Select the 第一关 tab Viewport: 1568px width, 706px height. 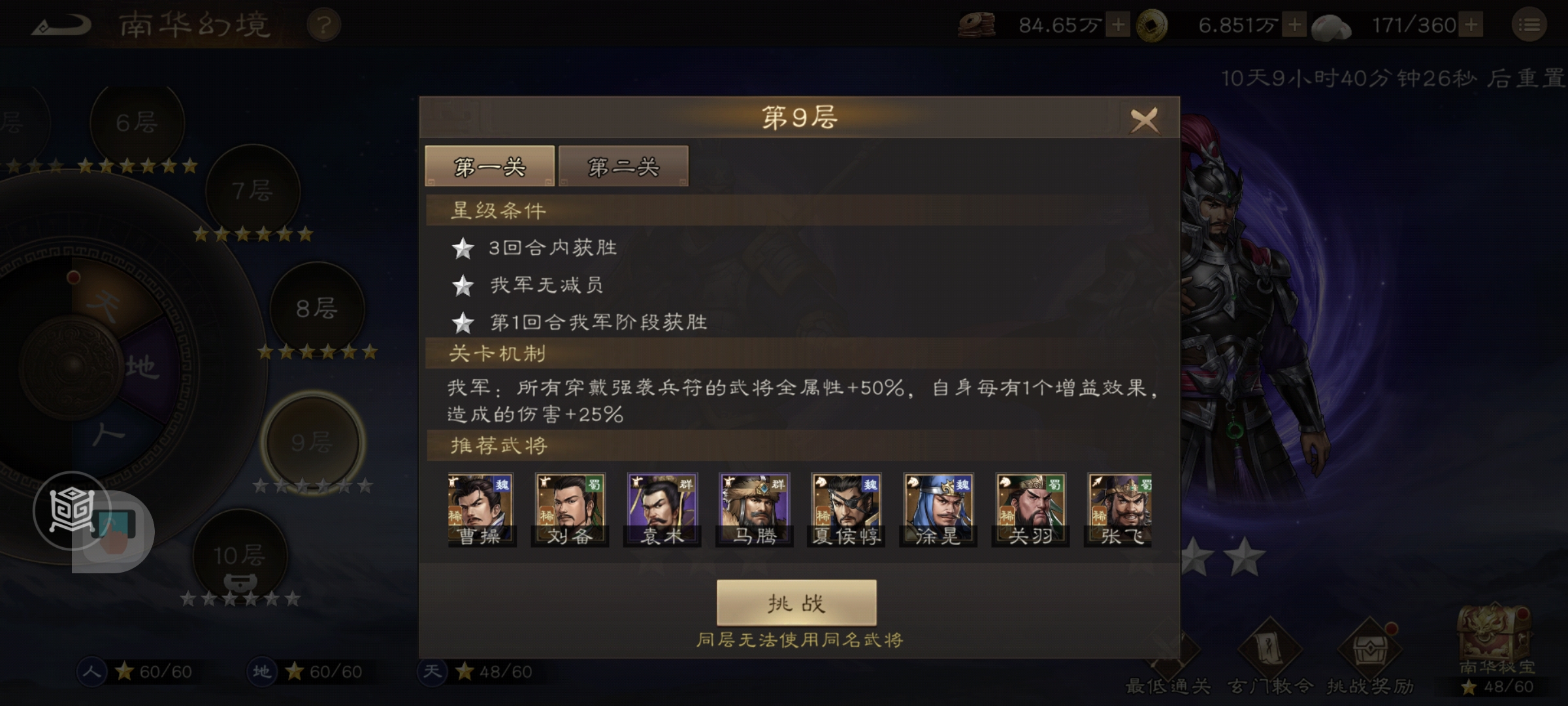(x=489, y=165)
